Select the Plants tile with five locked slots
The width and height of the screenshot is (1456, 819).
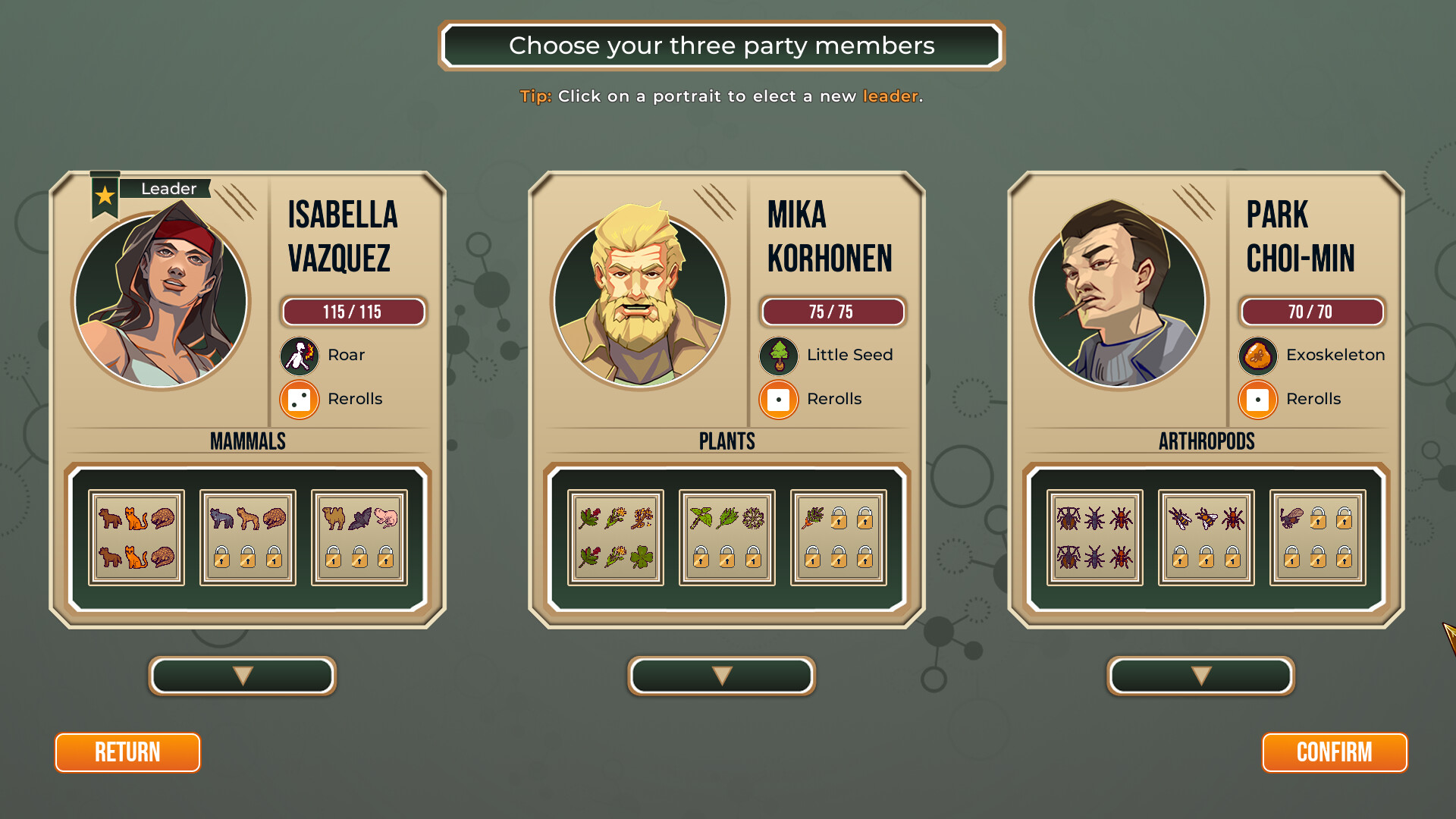click(839, 538)
